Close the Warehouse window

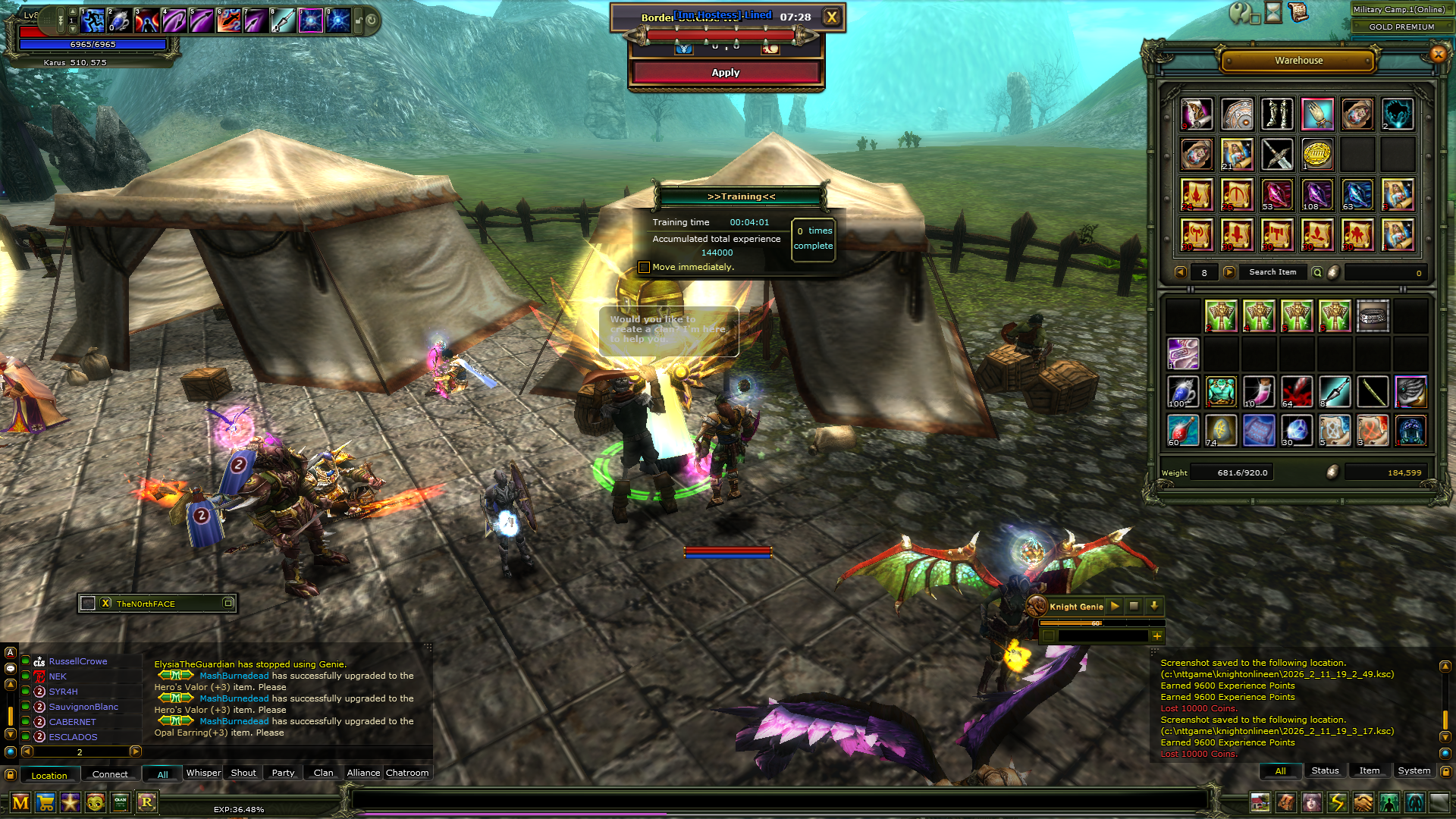(x=1438, y=54)
